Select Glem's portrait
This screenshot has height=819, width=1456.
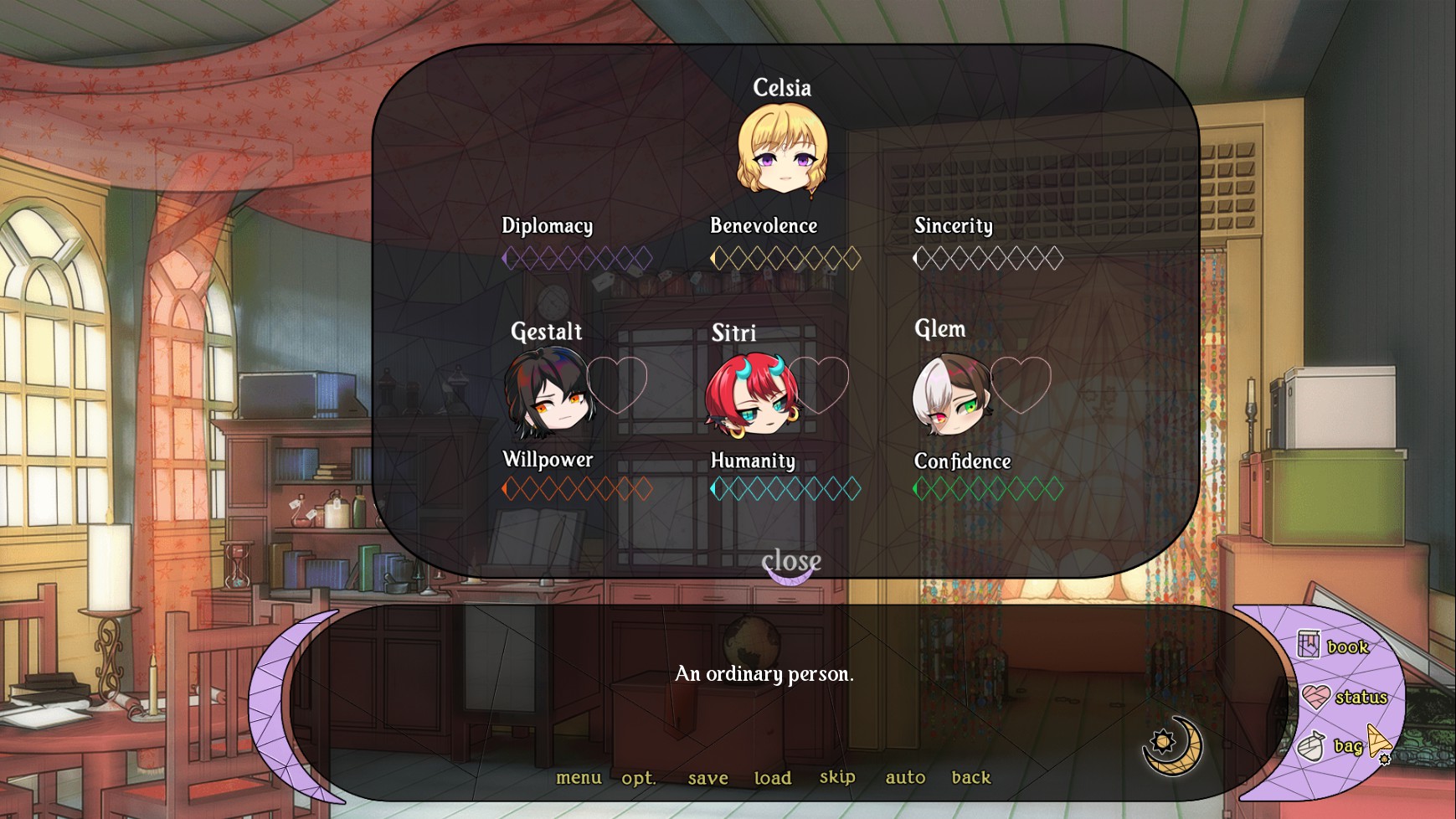(x=952, y=395)
